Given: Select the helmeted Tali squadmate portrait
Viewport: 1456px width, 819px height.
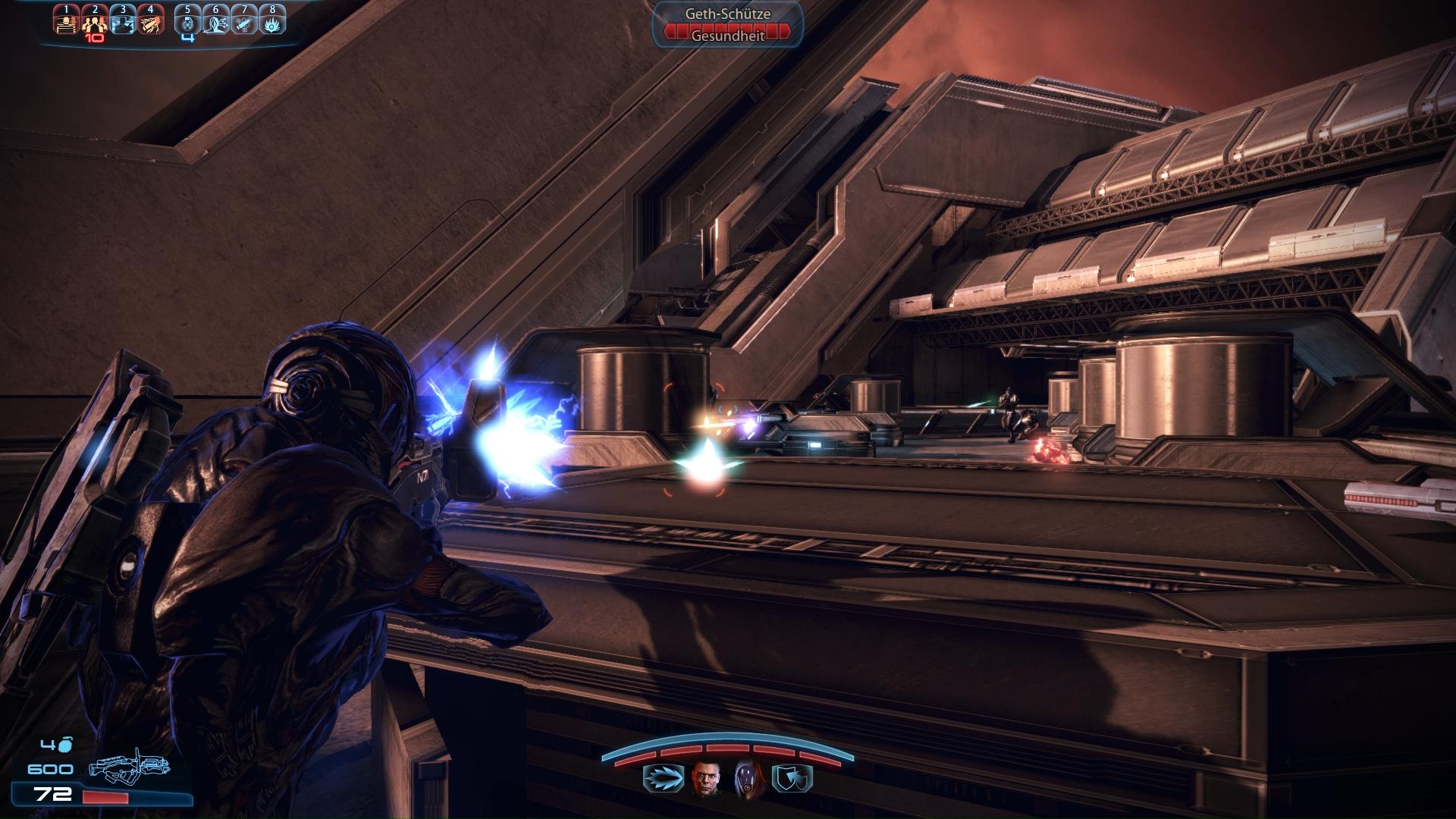Looking at the screenshot, I should click(x=747, y=778).
